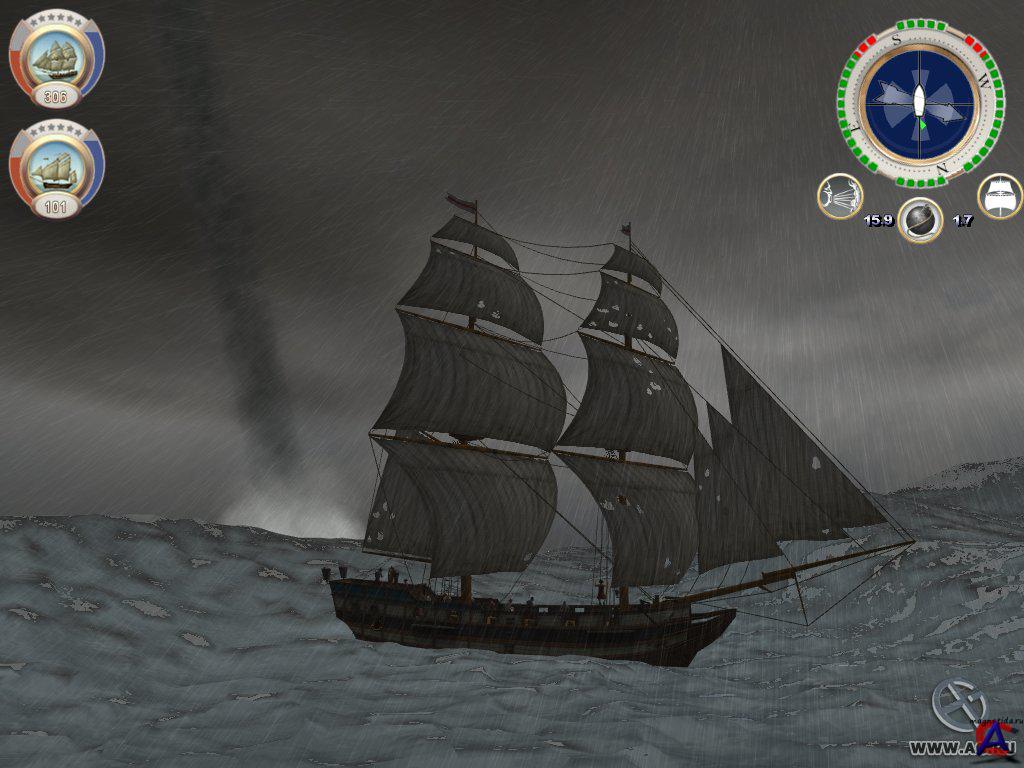Image resolution: width=1024 pixels, height=768 pixels.
Task: Select the ship portrait showing 306 crew
Action: click(x=57, y=58)
